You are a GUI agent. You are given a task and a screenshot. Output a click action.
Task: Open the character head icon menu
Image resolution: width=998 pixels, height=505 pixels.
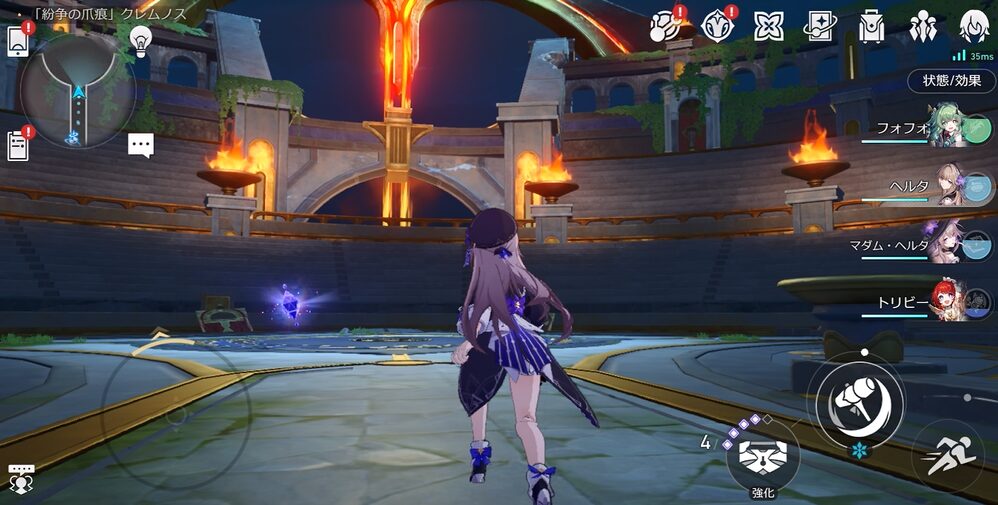point(974,26)
